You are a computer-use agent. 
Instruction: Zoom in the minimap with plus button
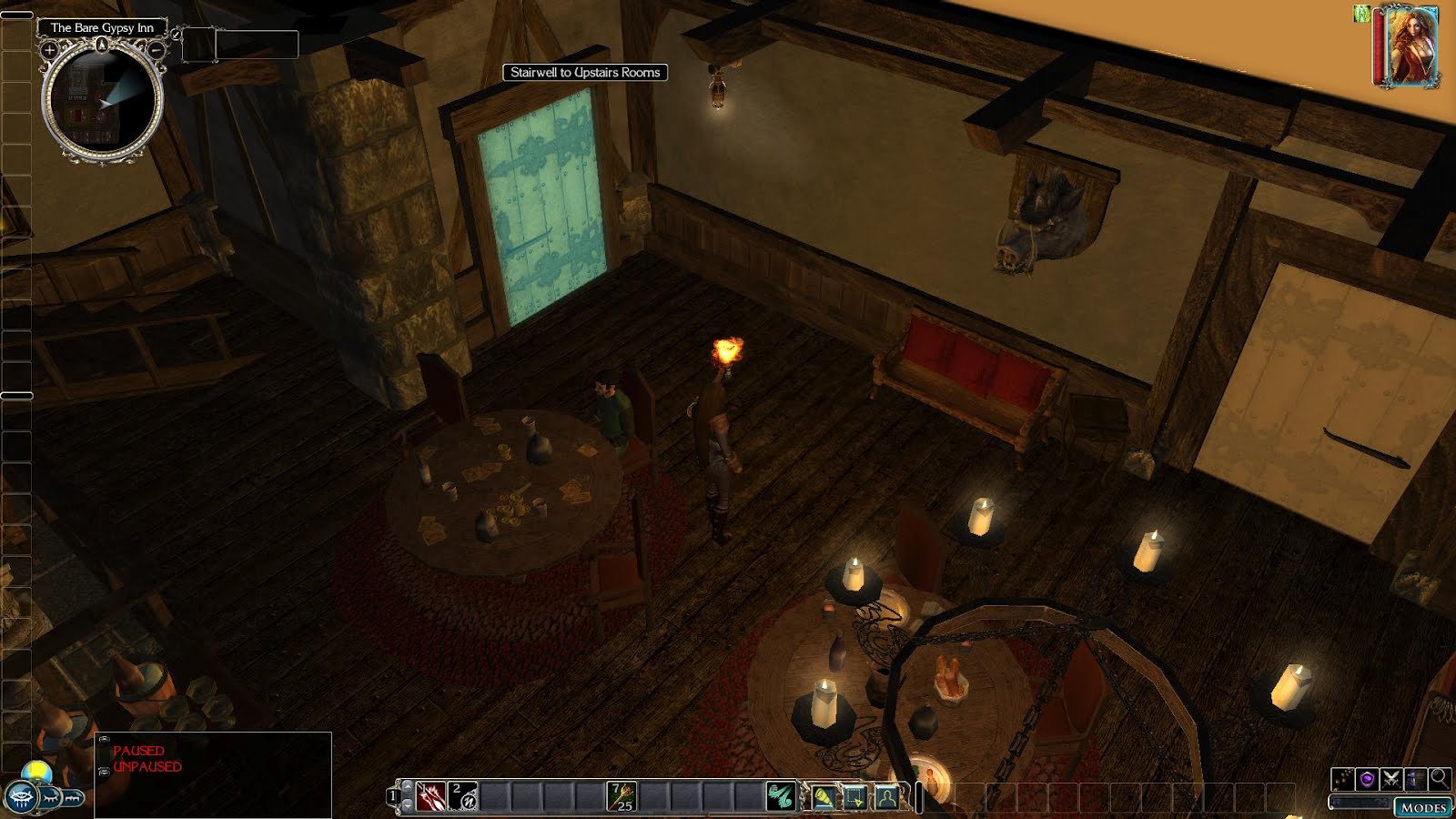pos(50,51)
